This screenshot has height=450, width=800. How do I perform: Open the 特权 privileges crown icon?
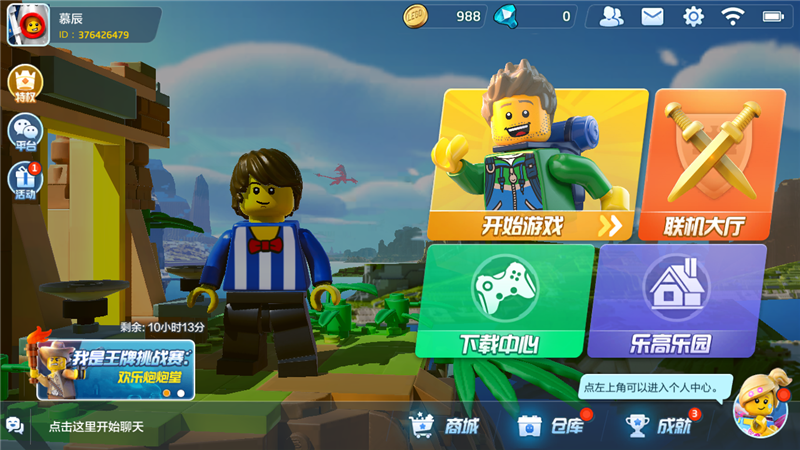point(25,85)
